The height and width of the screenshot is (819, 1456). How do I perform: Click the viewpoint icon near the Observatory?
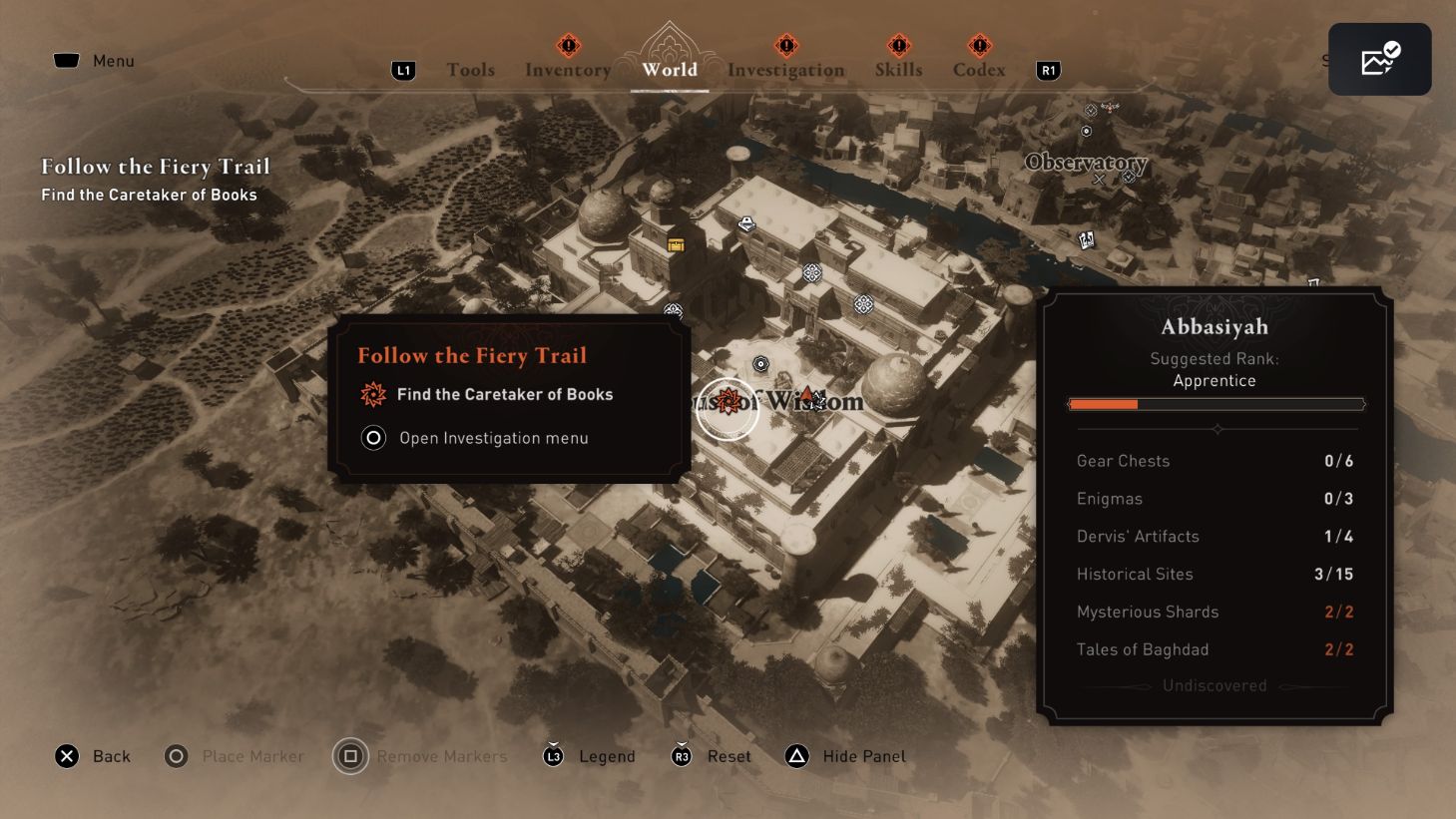click(x=1087, y=131)
